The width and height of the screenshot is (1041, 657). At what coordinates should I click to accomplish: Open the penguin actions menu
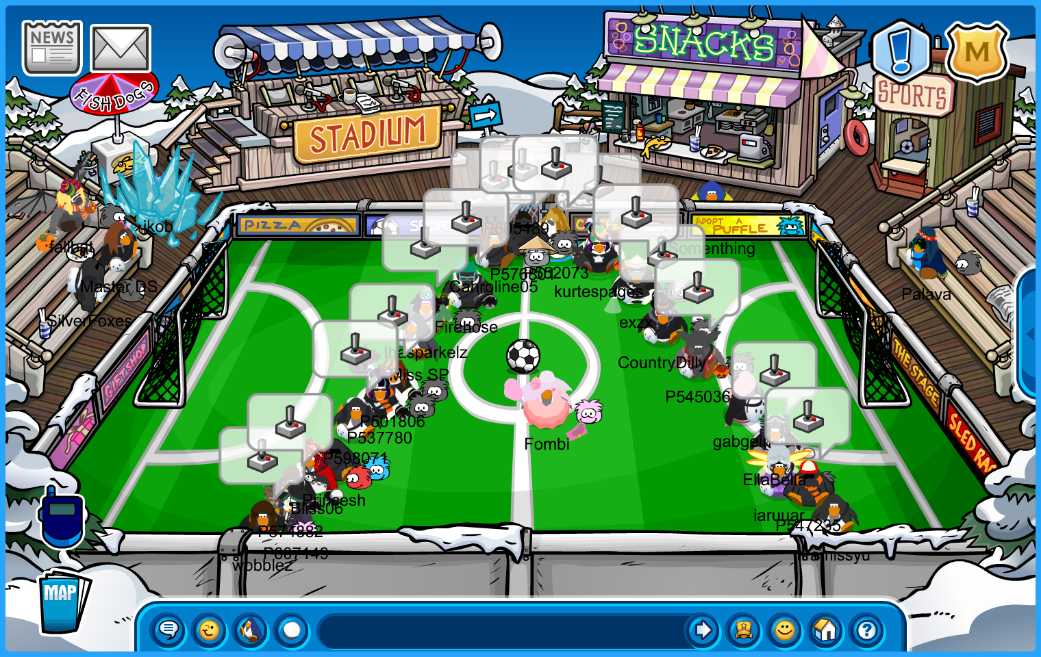(250, 630)
